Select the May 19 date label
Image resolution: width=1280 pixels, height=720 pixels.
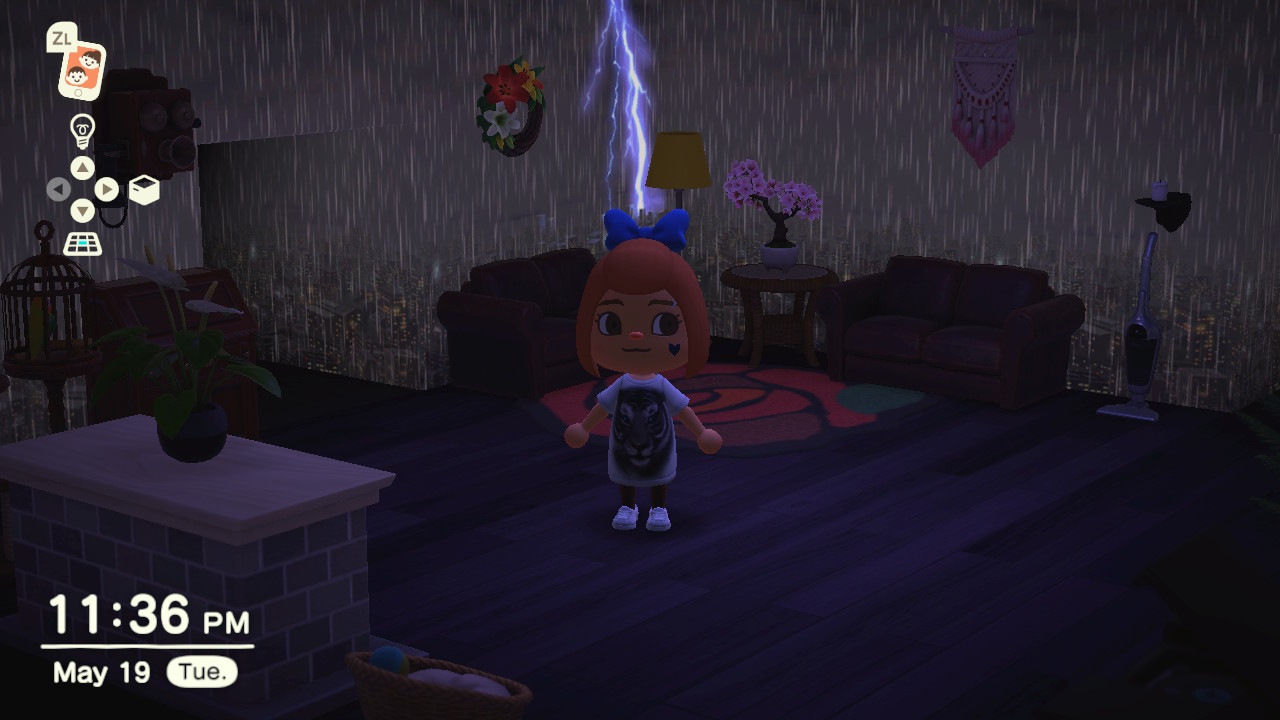click(x=100, y=674)
